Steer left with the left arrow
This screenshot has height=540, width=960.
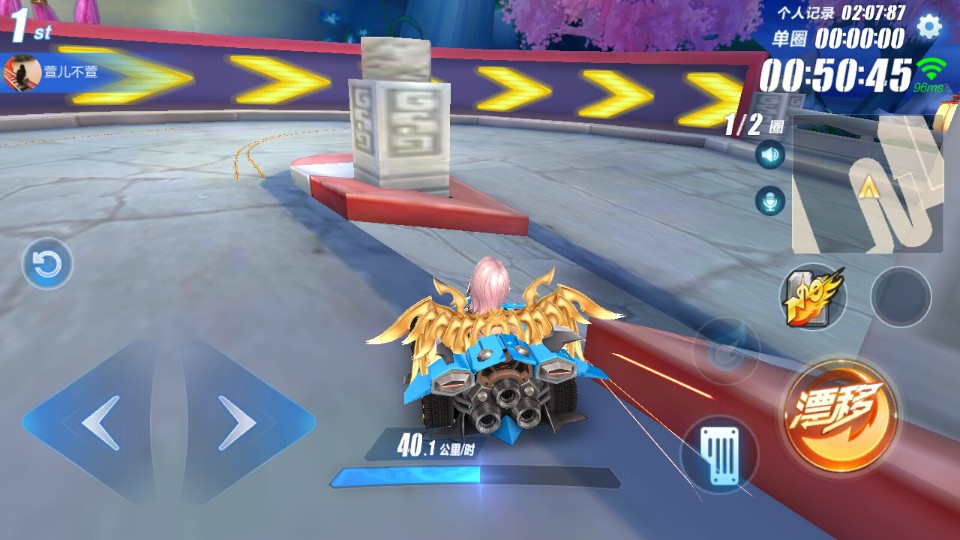click(x=100, y=424)
